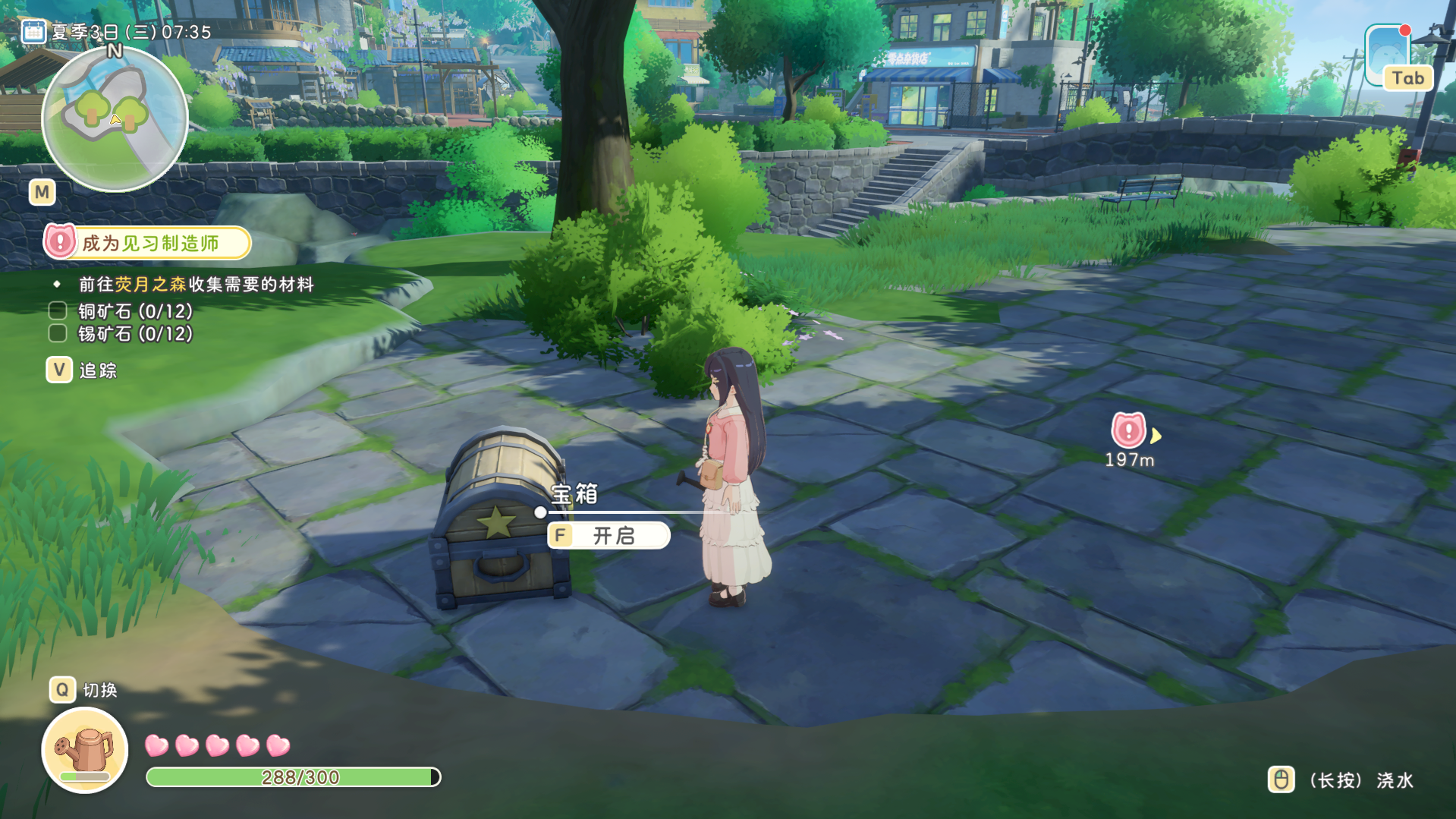Open the phone menu icon

[x=1388, y=55]
